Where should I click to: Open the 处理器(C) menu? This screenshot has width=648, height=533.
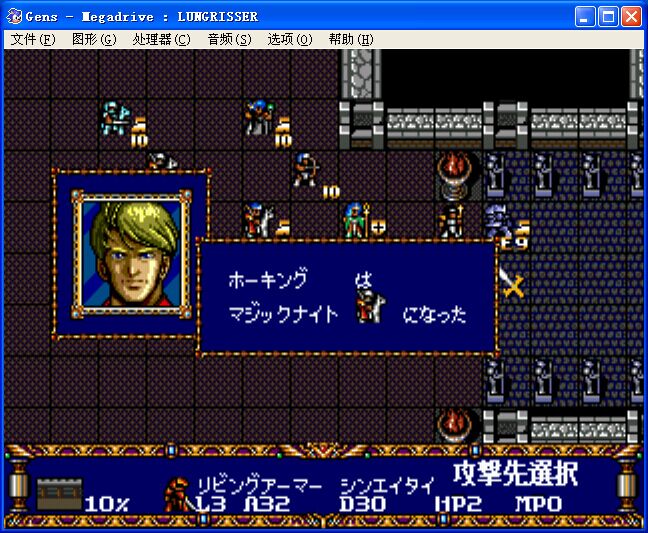(160, 40)
